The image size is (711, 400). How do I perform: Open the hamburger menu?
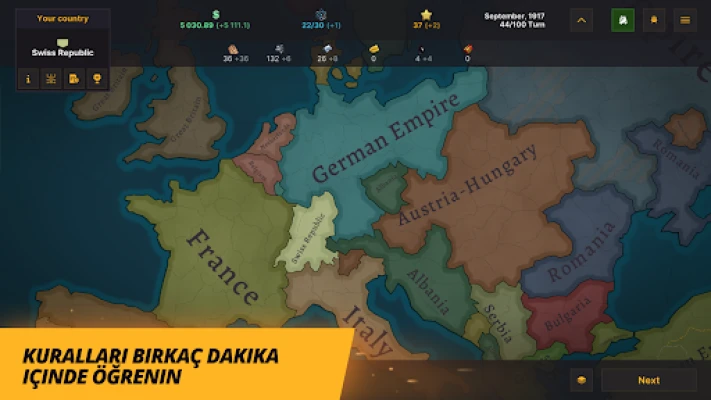(x=684, y=19)
